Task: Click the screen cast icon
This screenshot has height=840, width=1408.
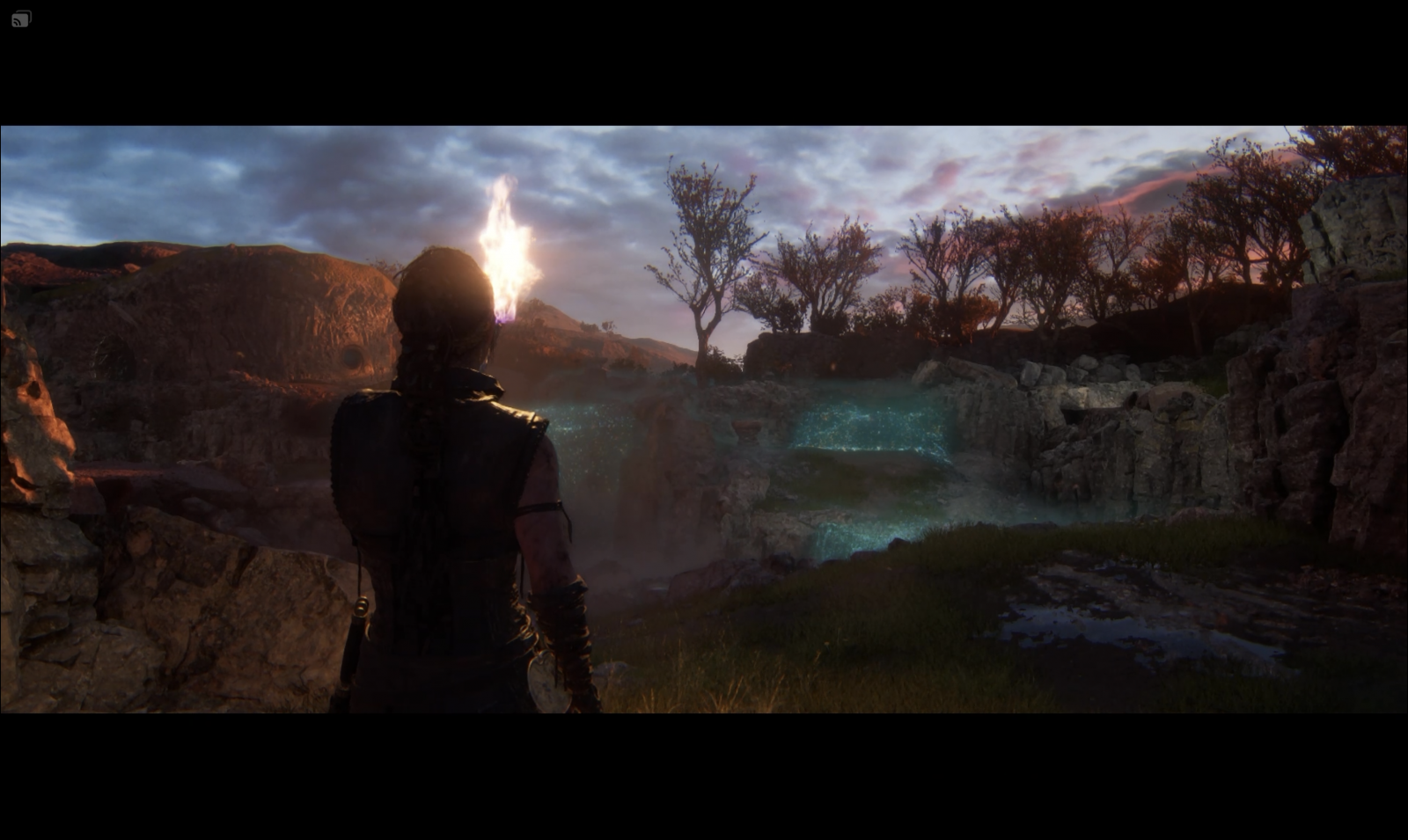Action: 21,18
